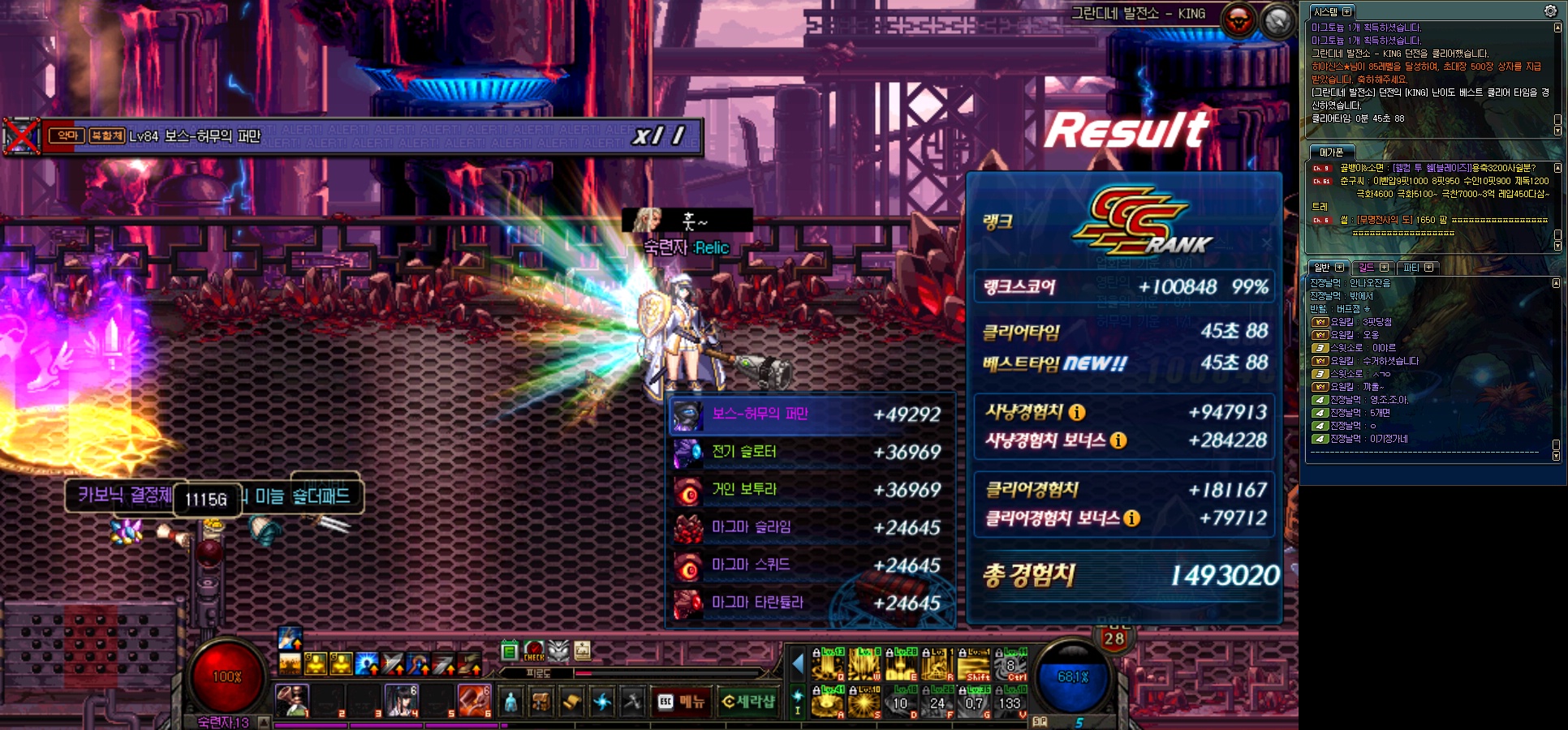This screenshot has height=730, width=1568.
Task: Click the green calendar icon above fatigue bar
Action: (x=510, y=651)
